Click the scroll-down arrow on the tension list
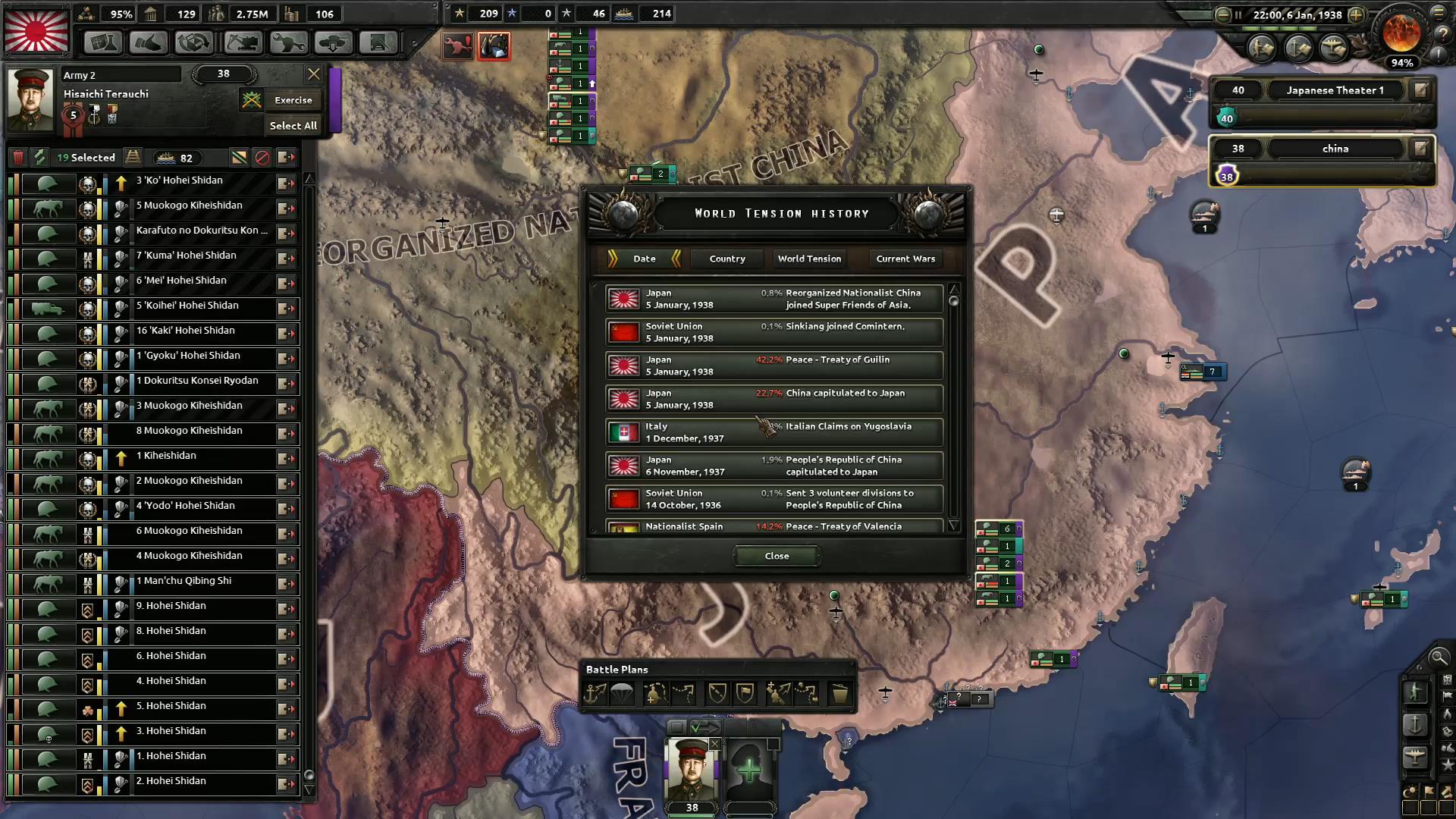 954,525
